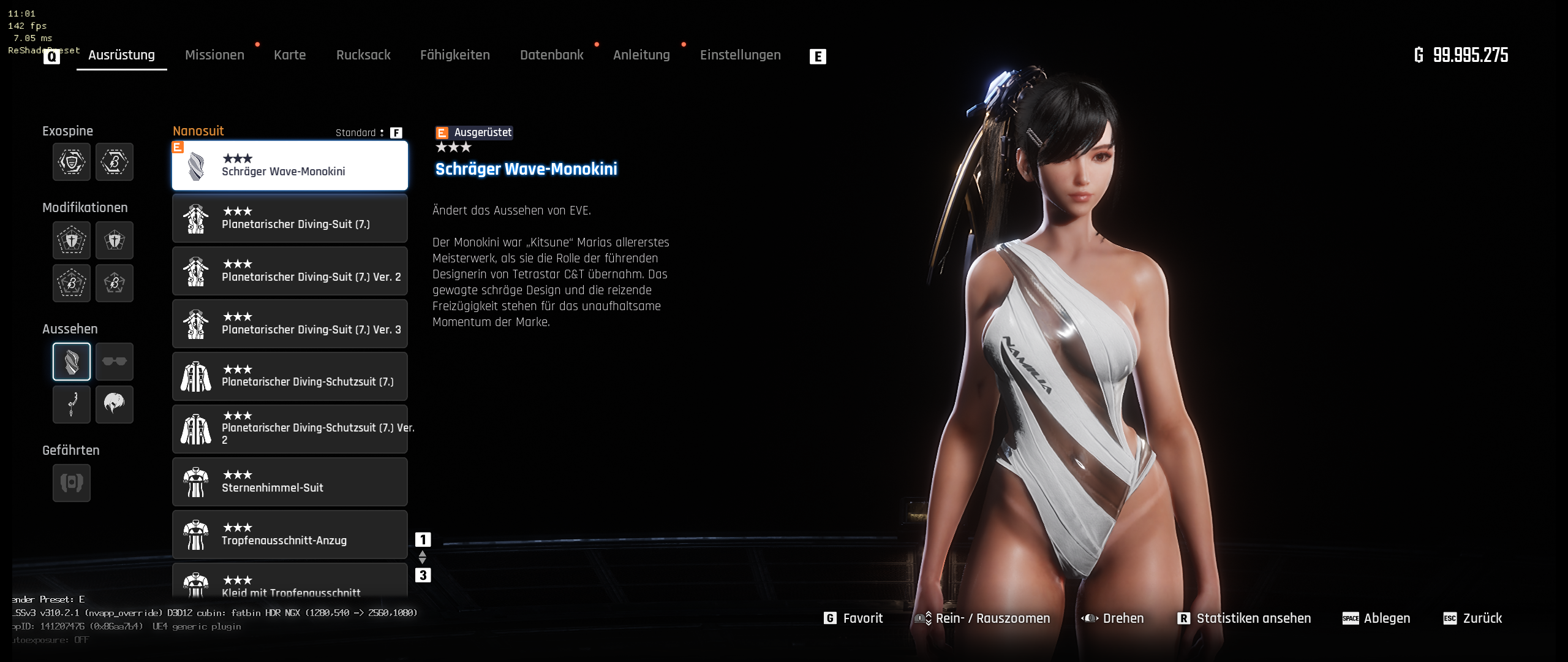Select the Fähigkeiten tab

click(x=455, y=55)
